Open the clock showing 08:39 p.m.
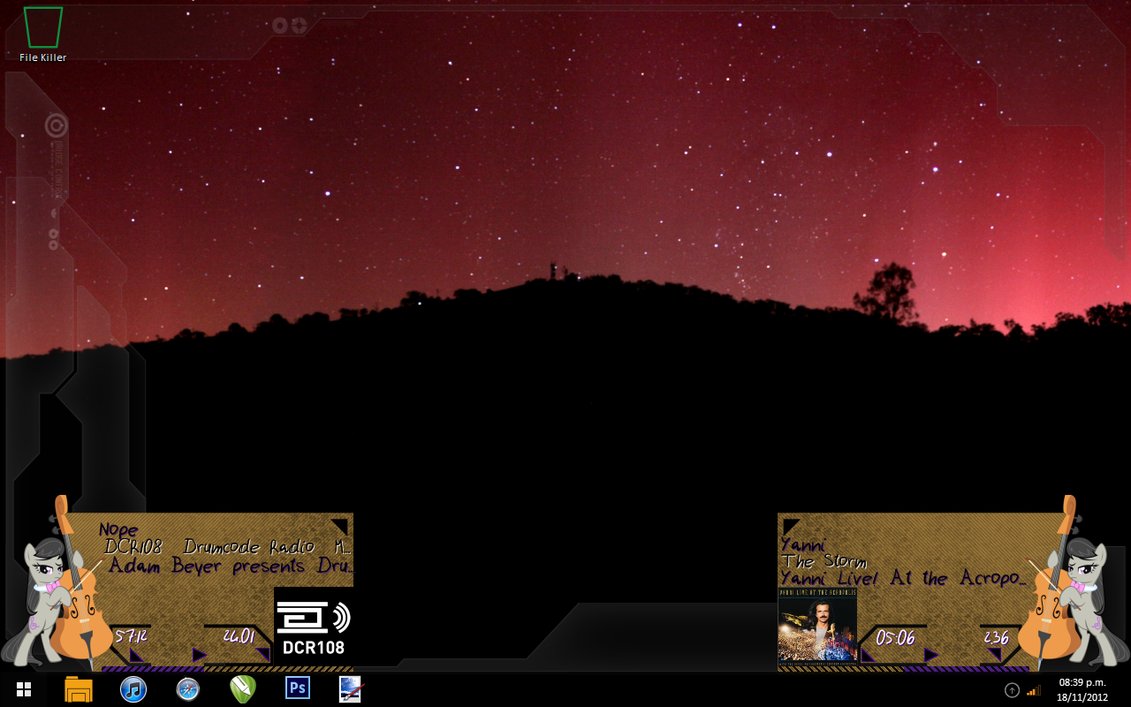This screenshot has height=707, width=1131. pos(1082,689)
